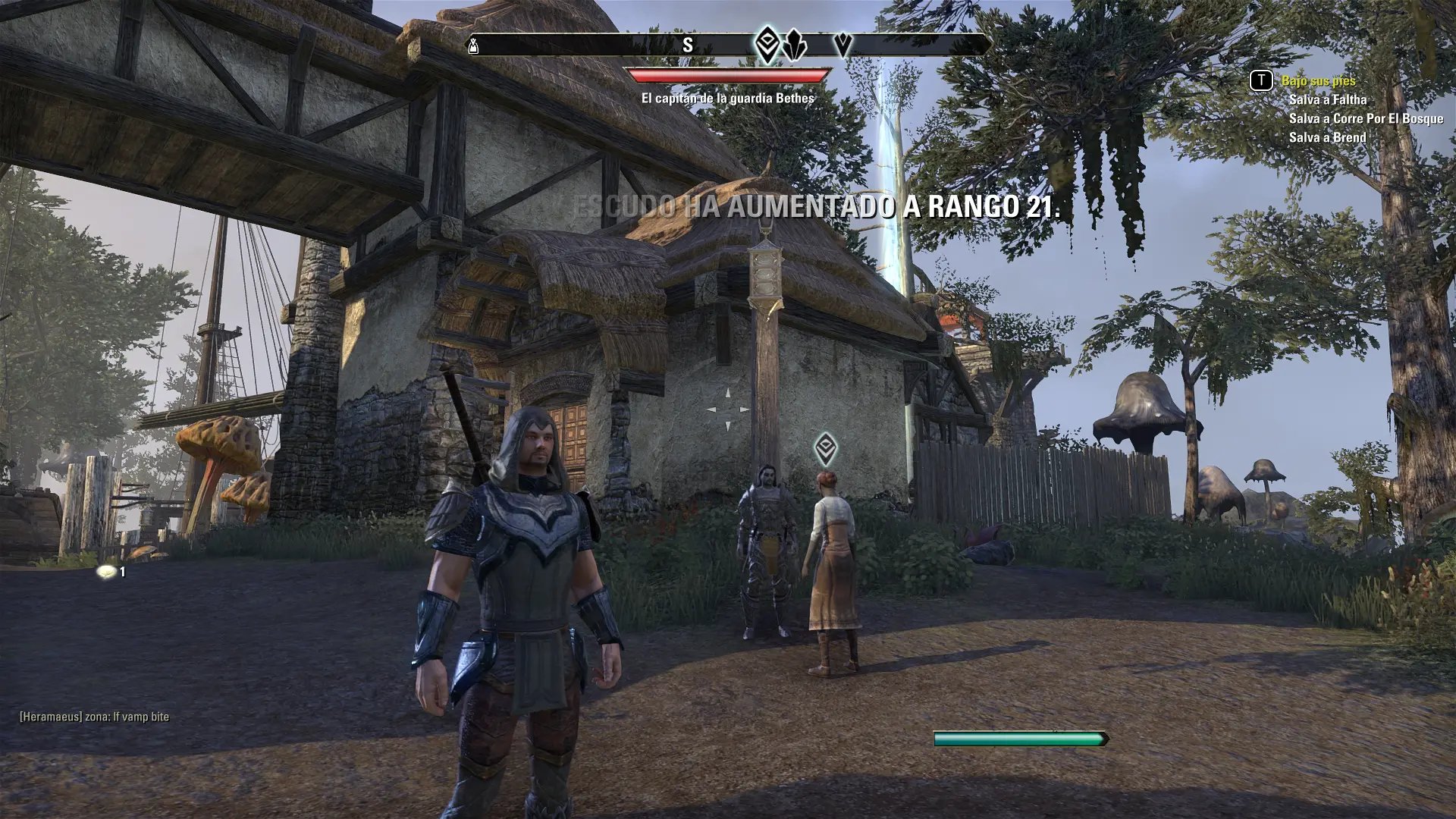The height and width of the screenshot is (819, 1456).
Task: Select the crystal cluster marker on the compass
Action: pyautogui.click(x=792, y=45)
